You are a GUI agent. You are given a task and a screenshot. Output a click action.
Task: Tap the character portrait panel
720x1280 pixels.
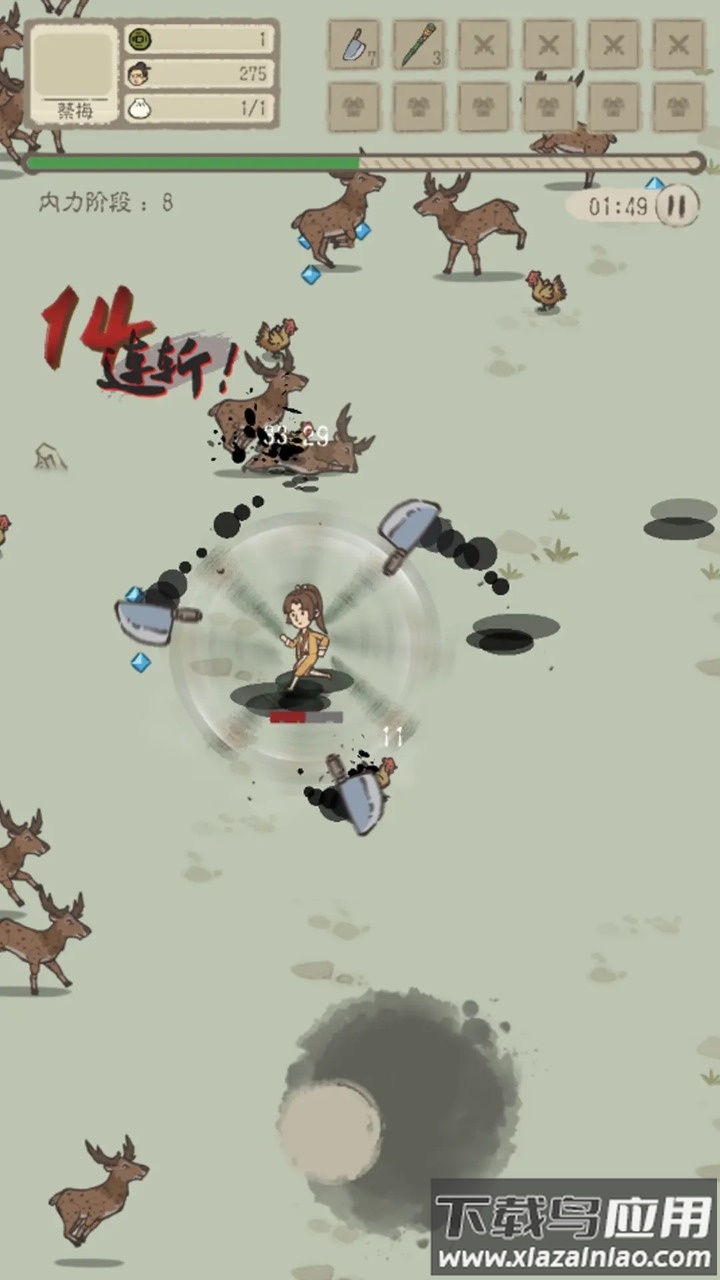(x=74, y=72)
